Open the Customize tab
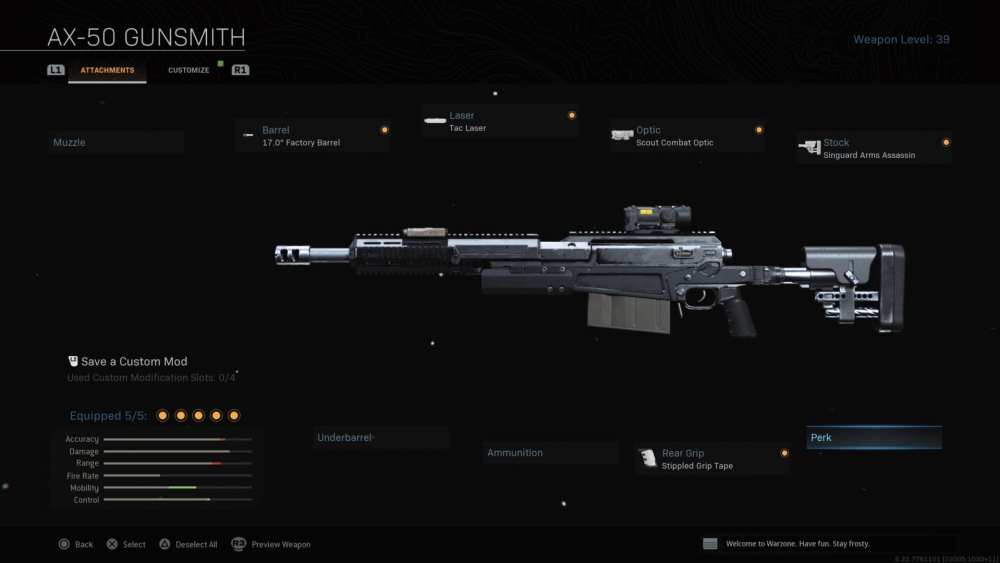1000x563 pixels. [188, 70]
